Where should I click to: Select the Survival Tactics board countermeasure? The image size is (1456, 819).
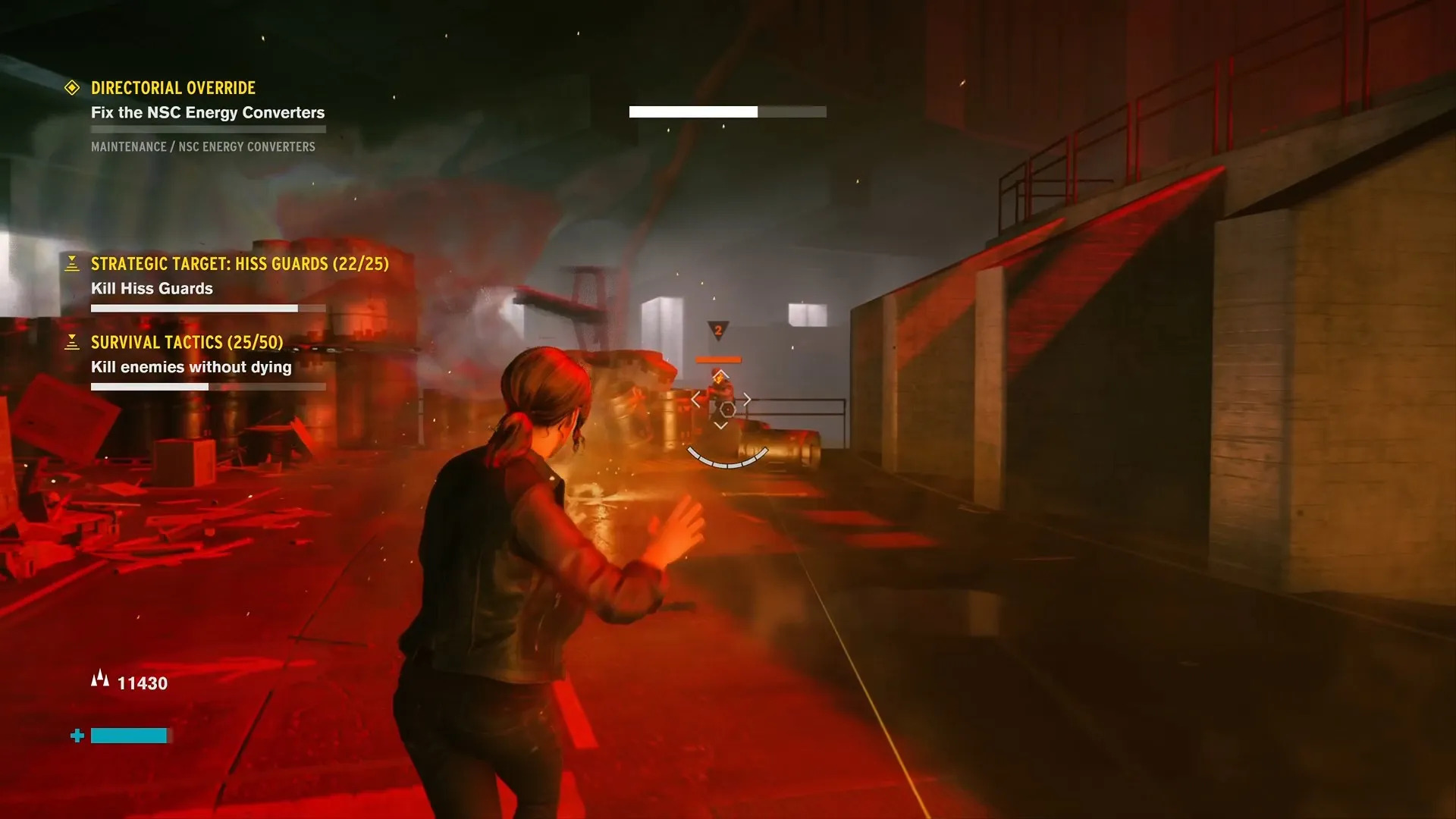[x=187, y=343]
